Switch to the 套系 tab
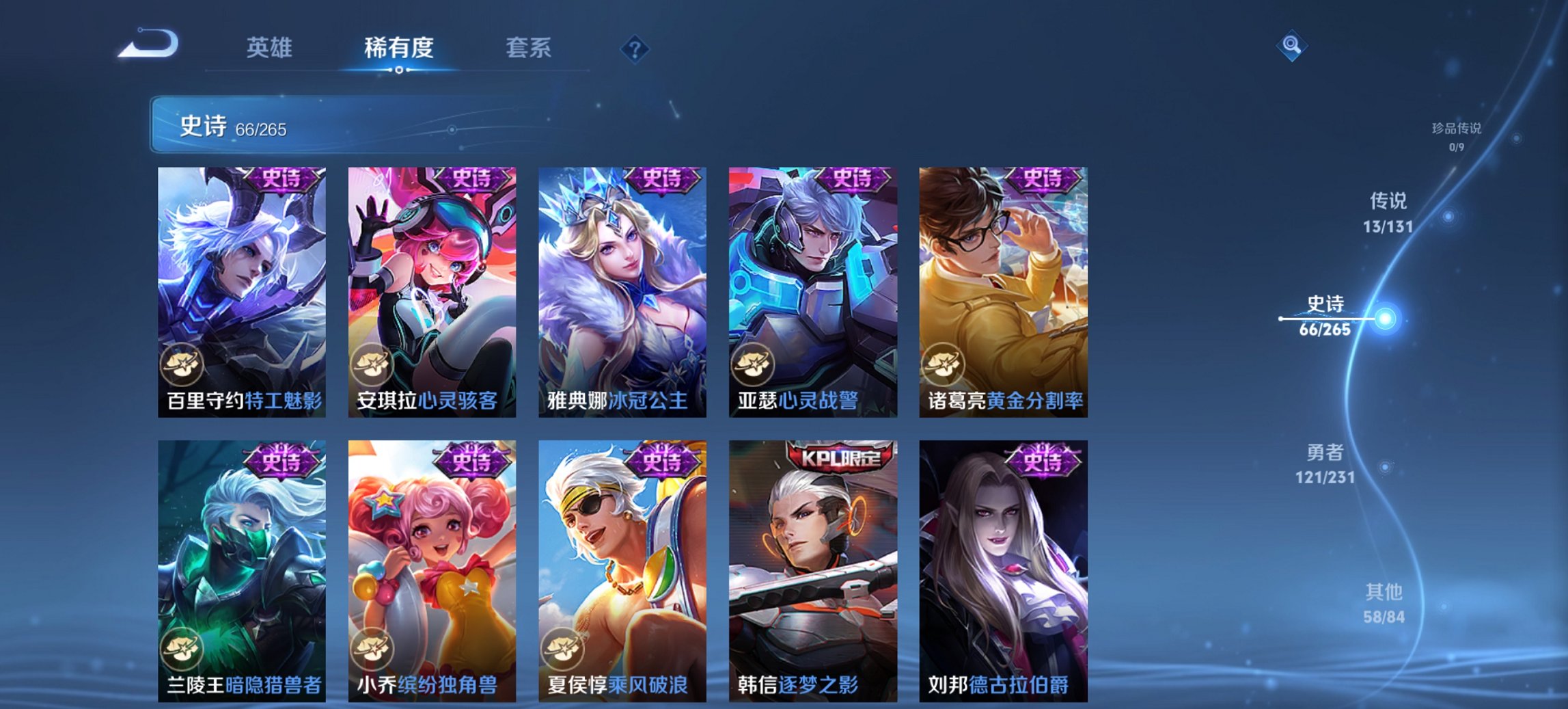 (529, 48)
